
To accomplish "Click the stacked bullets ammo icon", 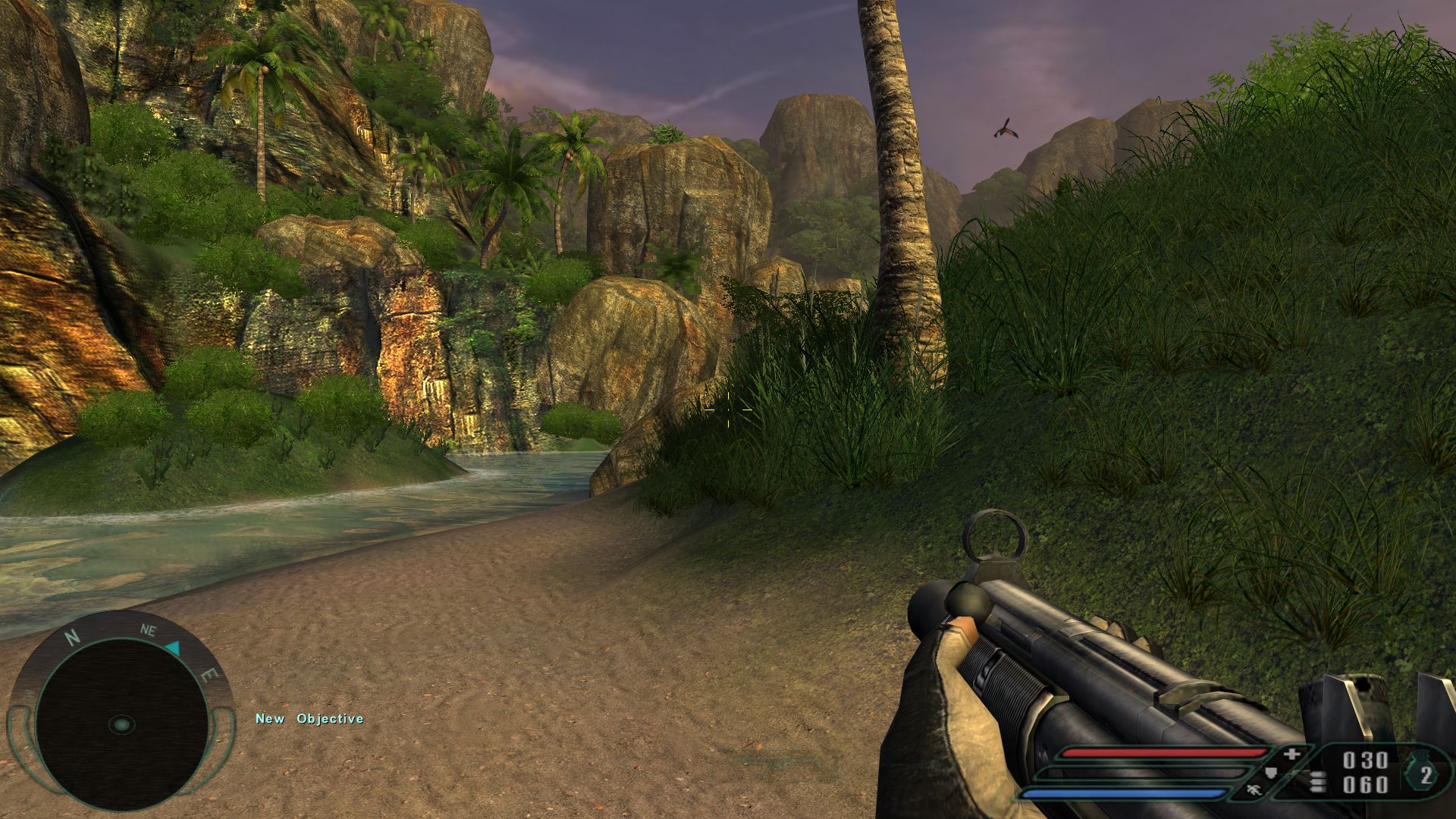I will coord(1319,781).
